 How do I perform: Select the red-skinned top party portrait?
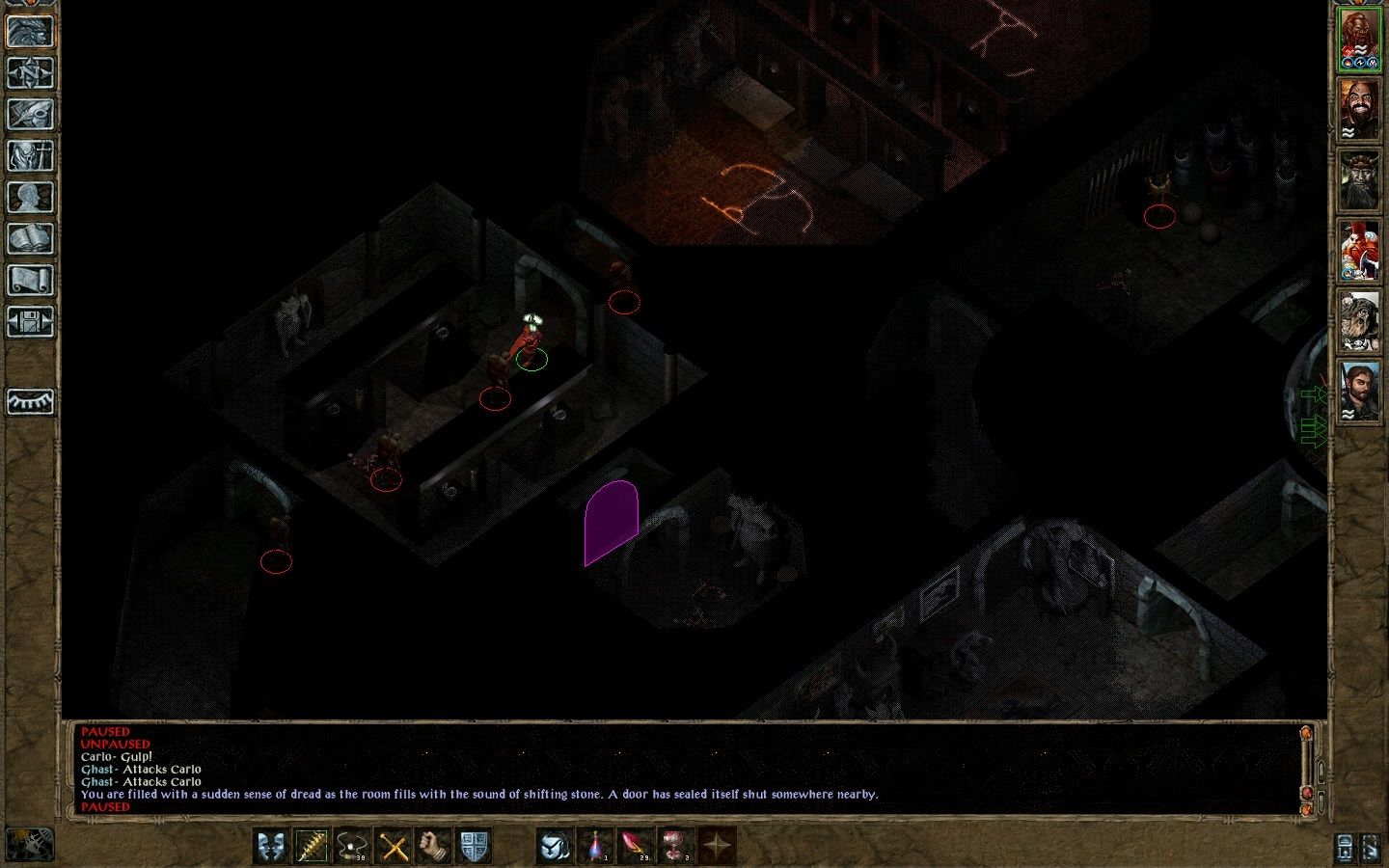pos(1359,40)
